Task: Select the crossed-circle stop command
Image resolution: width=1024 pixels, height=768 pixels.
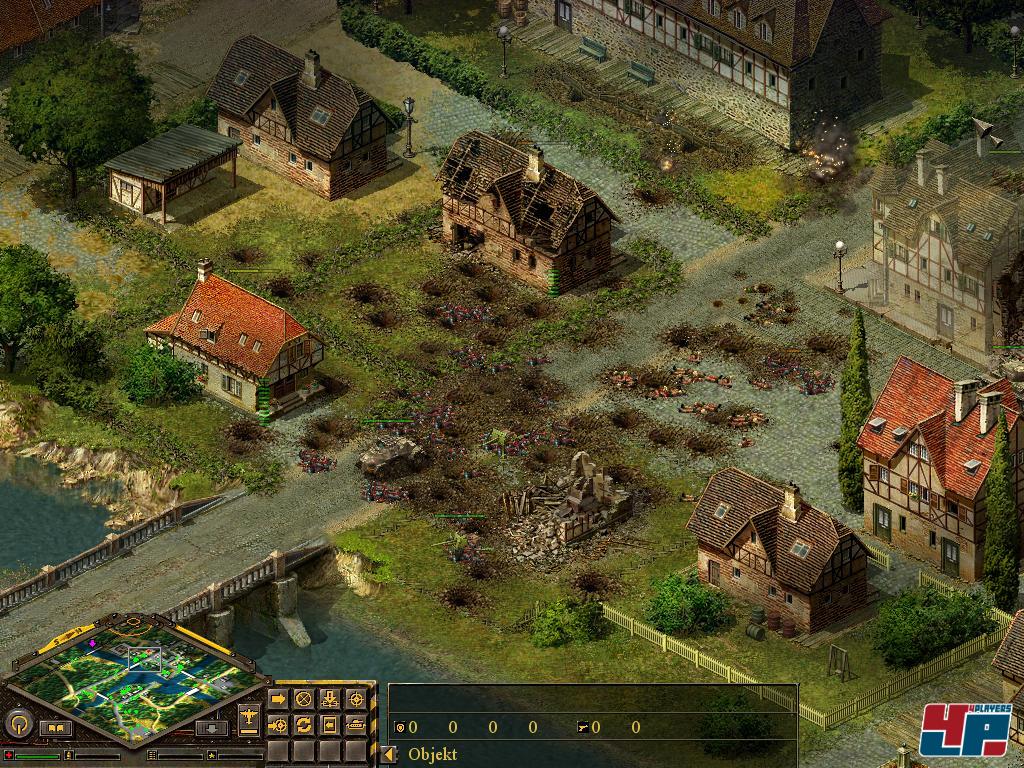Action: [x=304, y=698]
